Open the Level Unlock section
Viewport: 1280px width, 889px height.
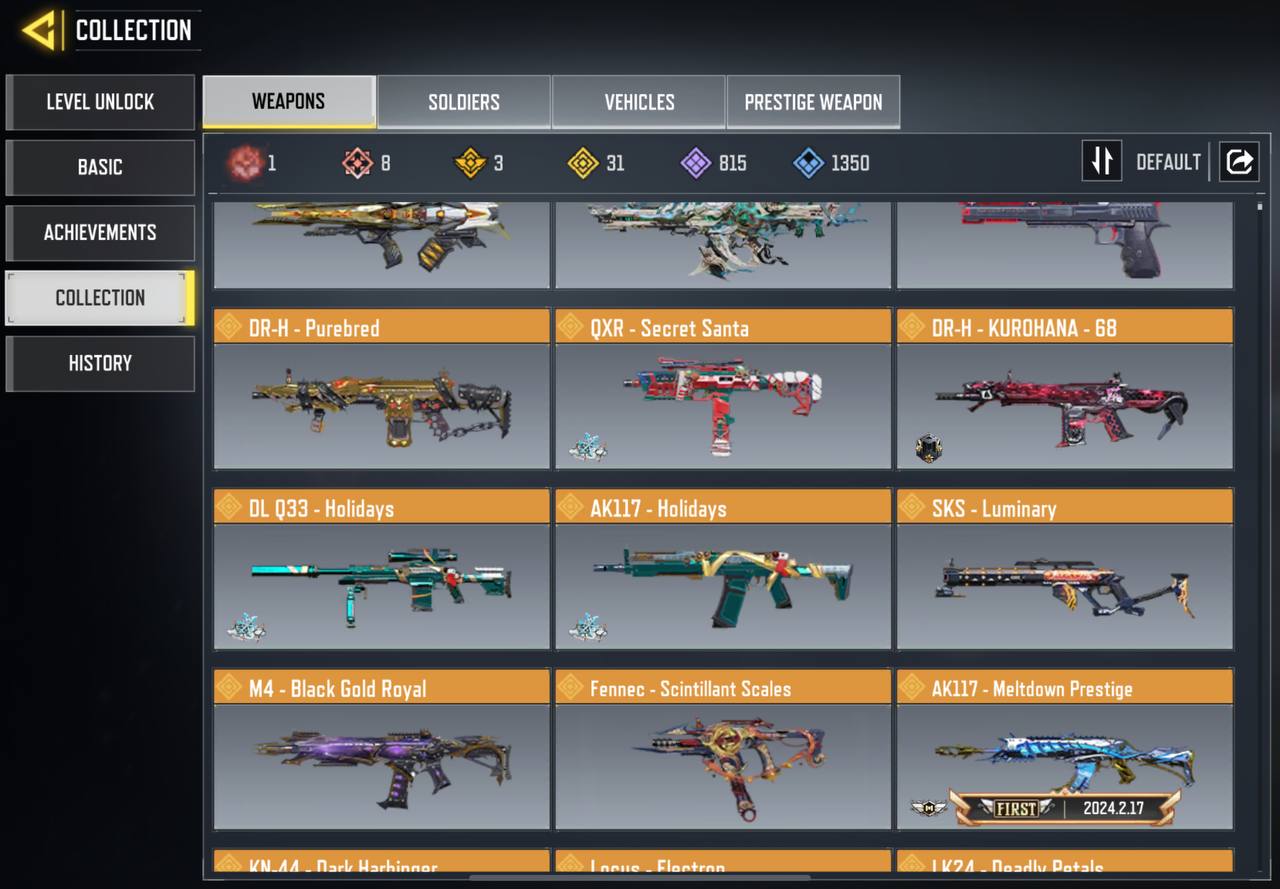click(100, 102)
